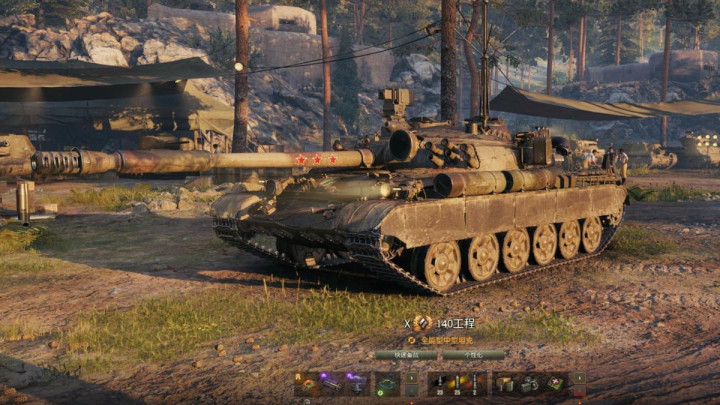Select the middle toolbox consumable slot

530,383
